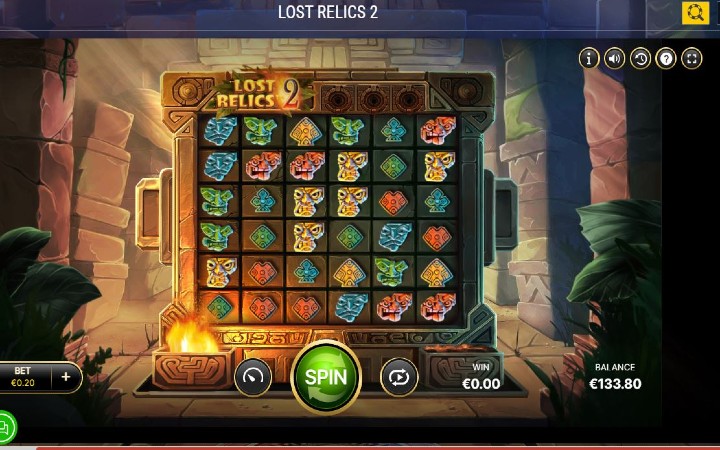720x450 pixels.
Task: Mute sound with the speaker icon
Action: (x=615, y=59)
